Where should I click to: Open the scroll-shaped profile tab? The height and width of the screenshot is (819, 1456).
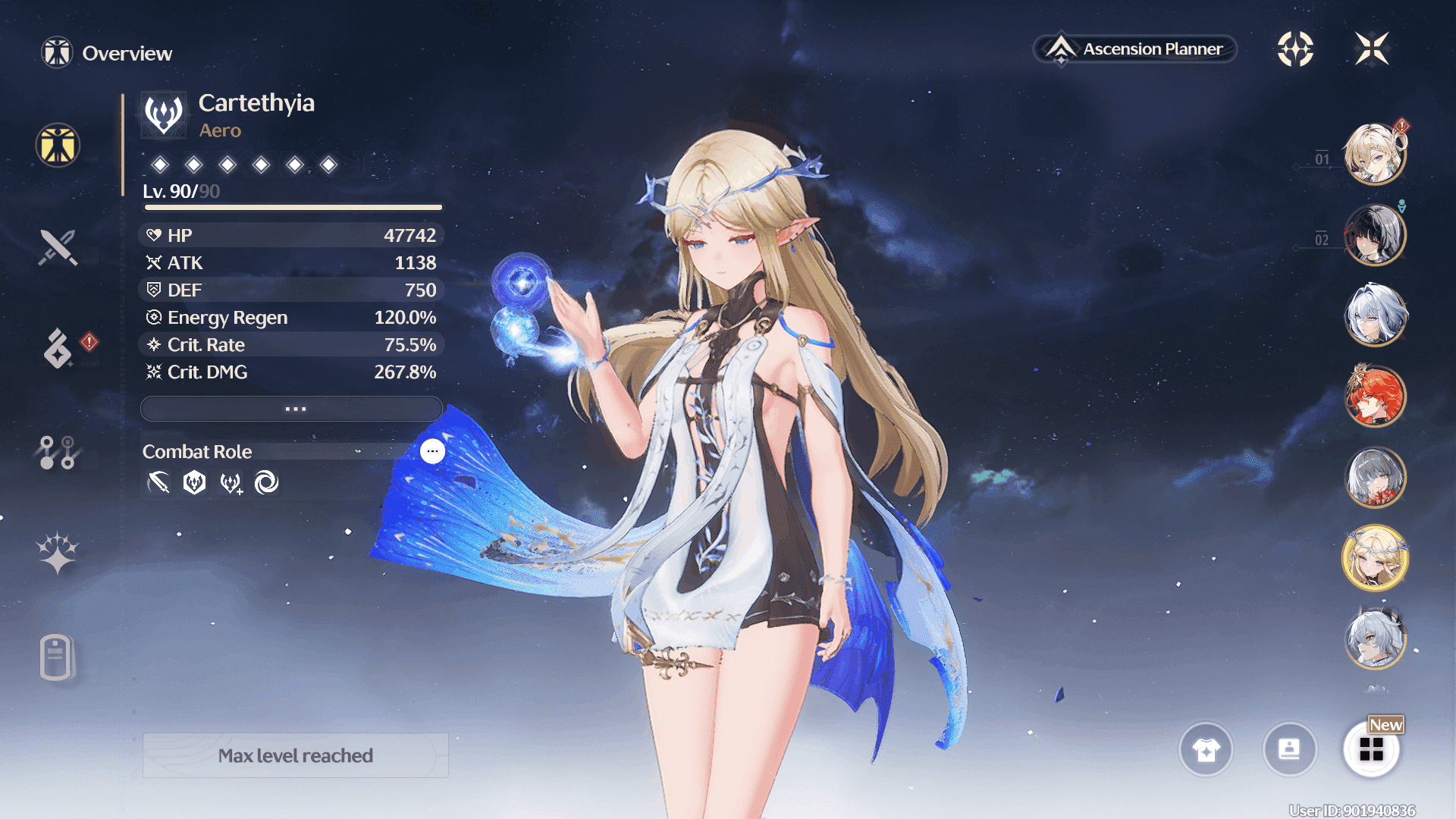[56, 657]
